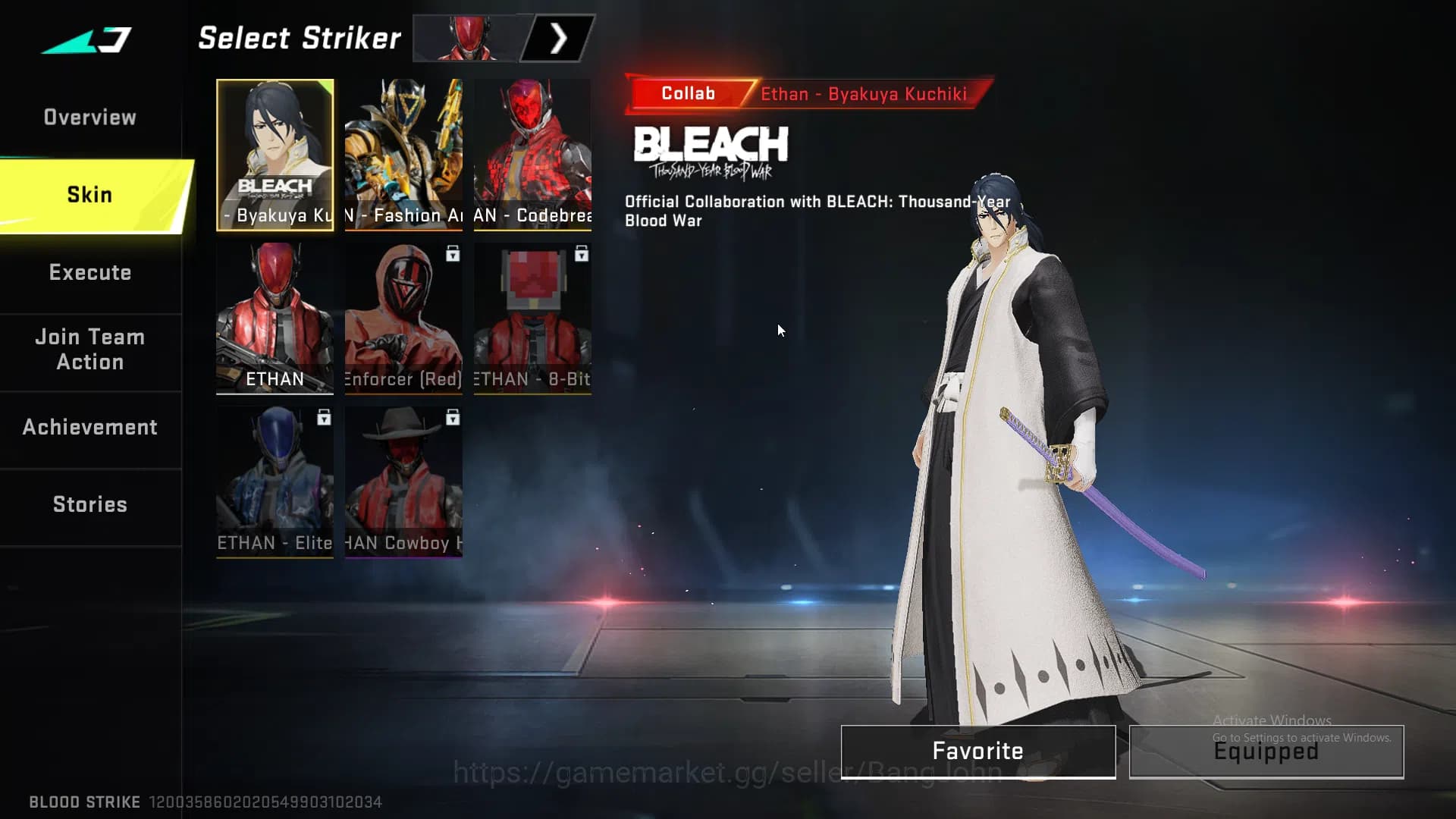Preview the locked Cowboy hat skin
This screenshot has width=1456, height=819.
point(403,482)
